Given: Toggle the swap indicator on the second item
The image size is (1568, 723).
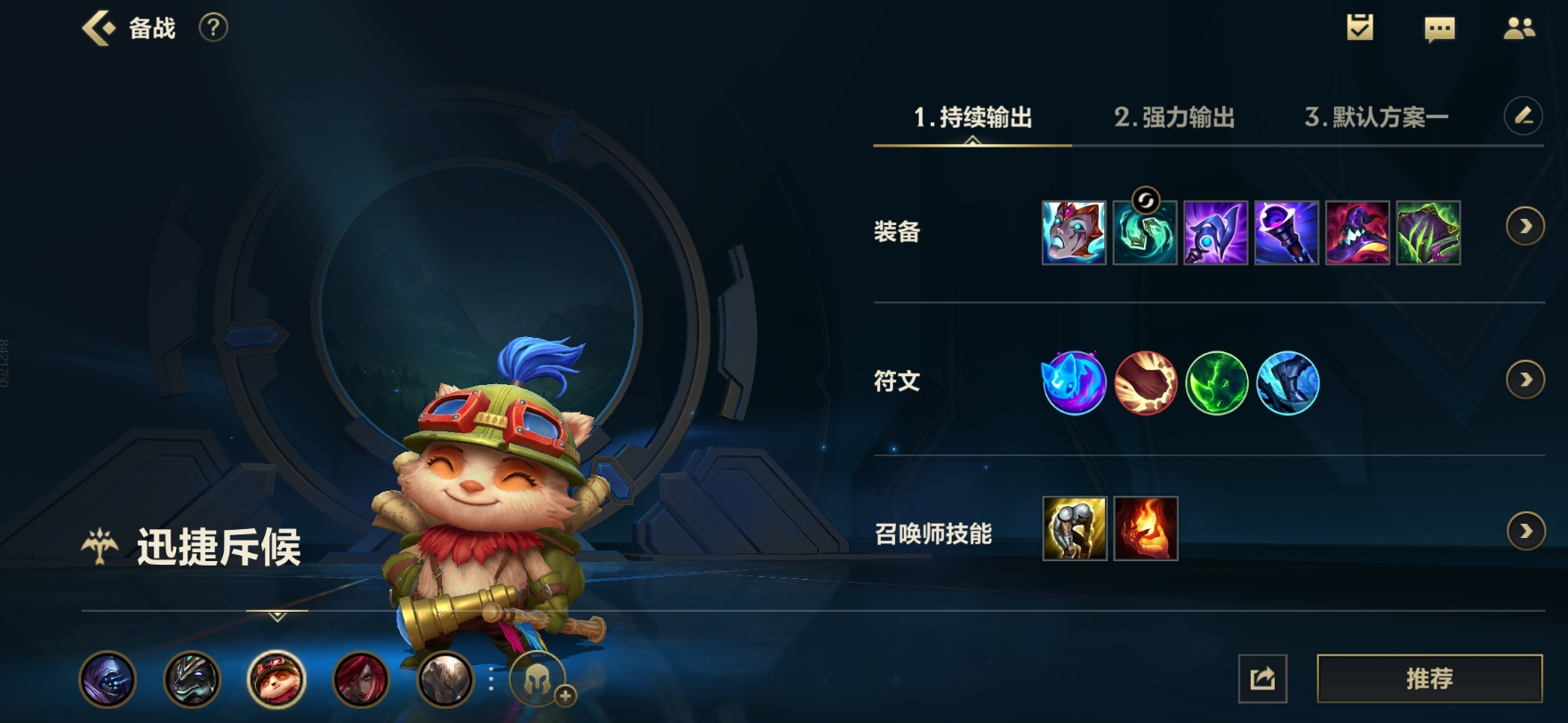Looking at the screenshot, I should coord(1145,200).
